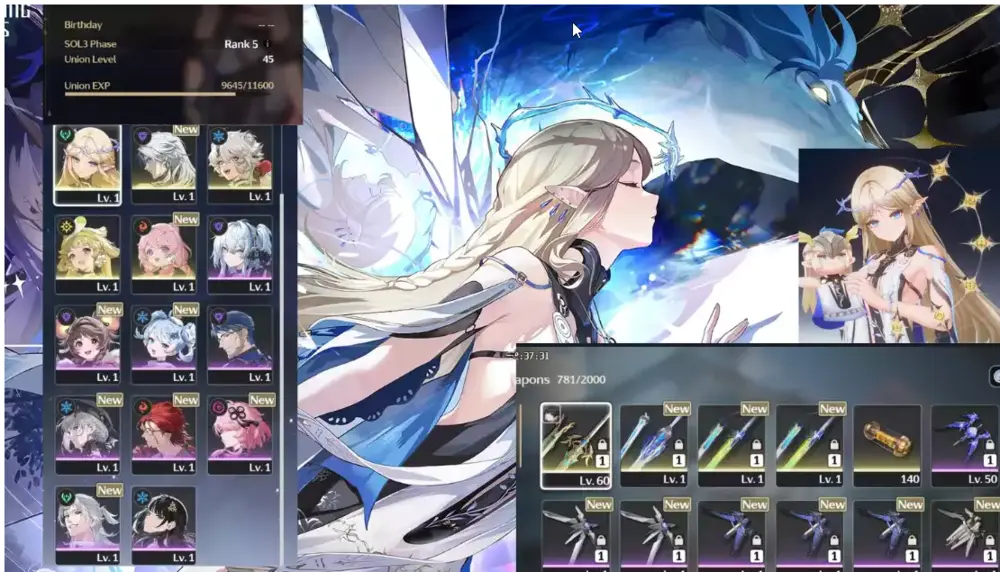This screenshot has height=572, width=1000.
Task: Pick the black-haired character with Glacio icon
Action: [x=163, y=522]
